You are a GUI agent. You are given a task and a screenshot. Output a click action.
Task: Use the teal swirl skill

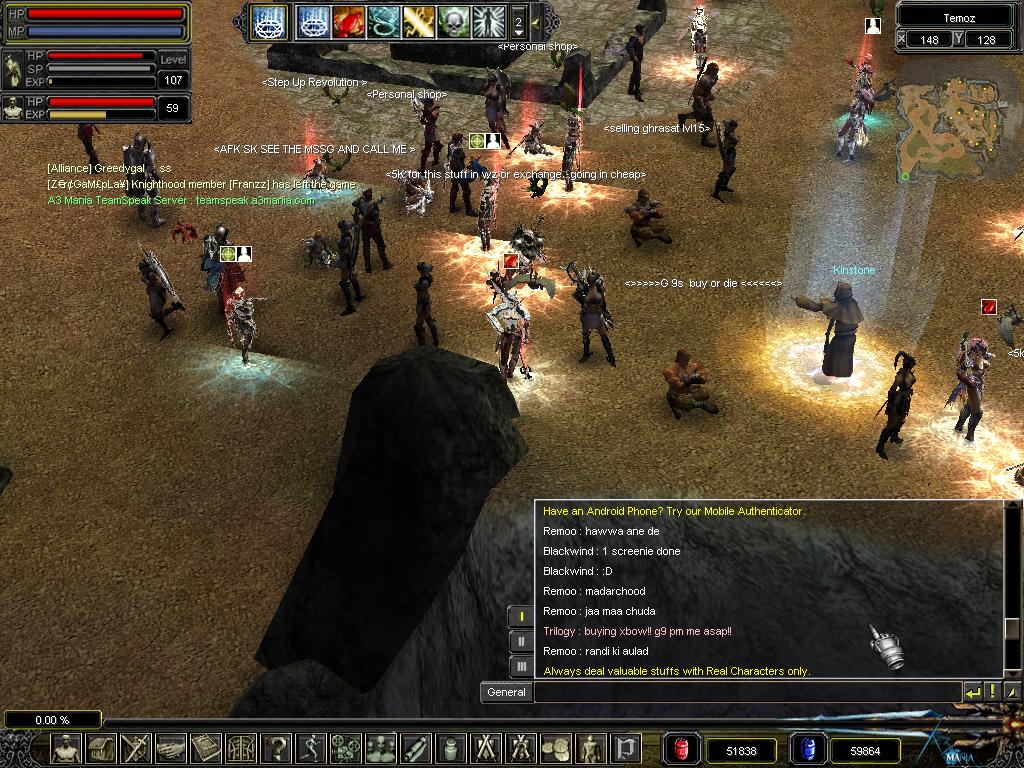pos(383,20)
